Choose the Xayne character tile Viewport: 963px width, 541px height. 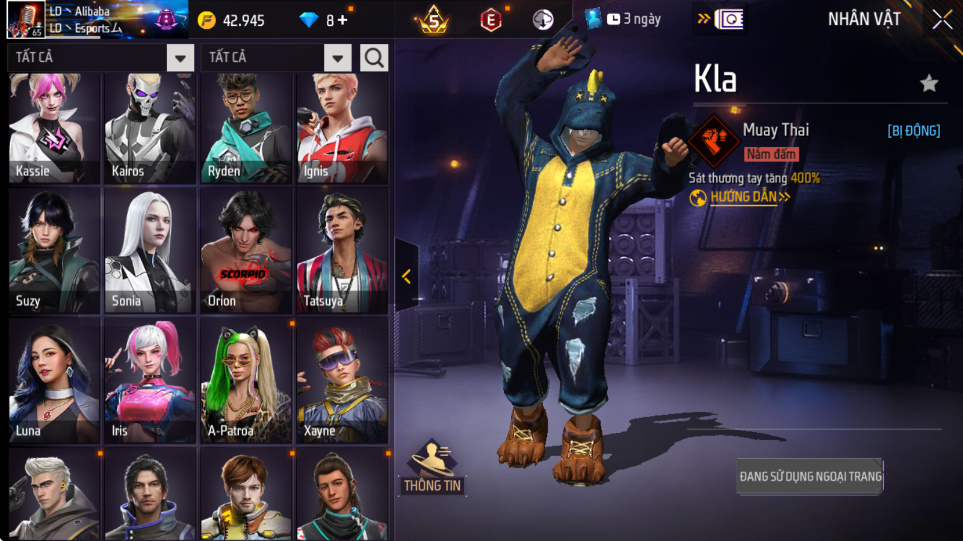[x=341, y=381]
